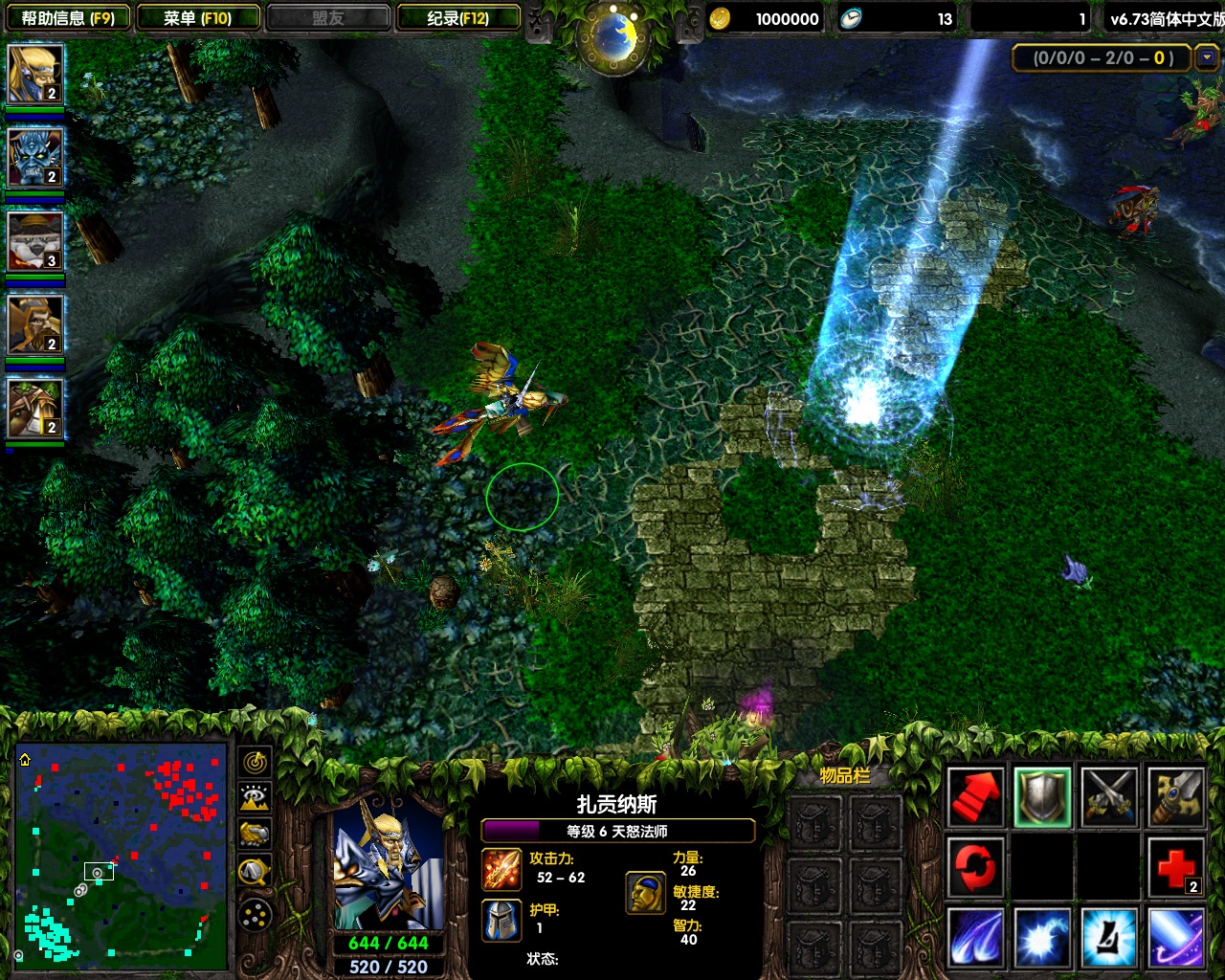Select the bearded golden-hooded hero portrait
Viewport: 1225px width, 980px height.
(35, 323)
